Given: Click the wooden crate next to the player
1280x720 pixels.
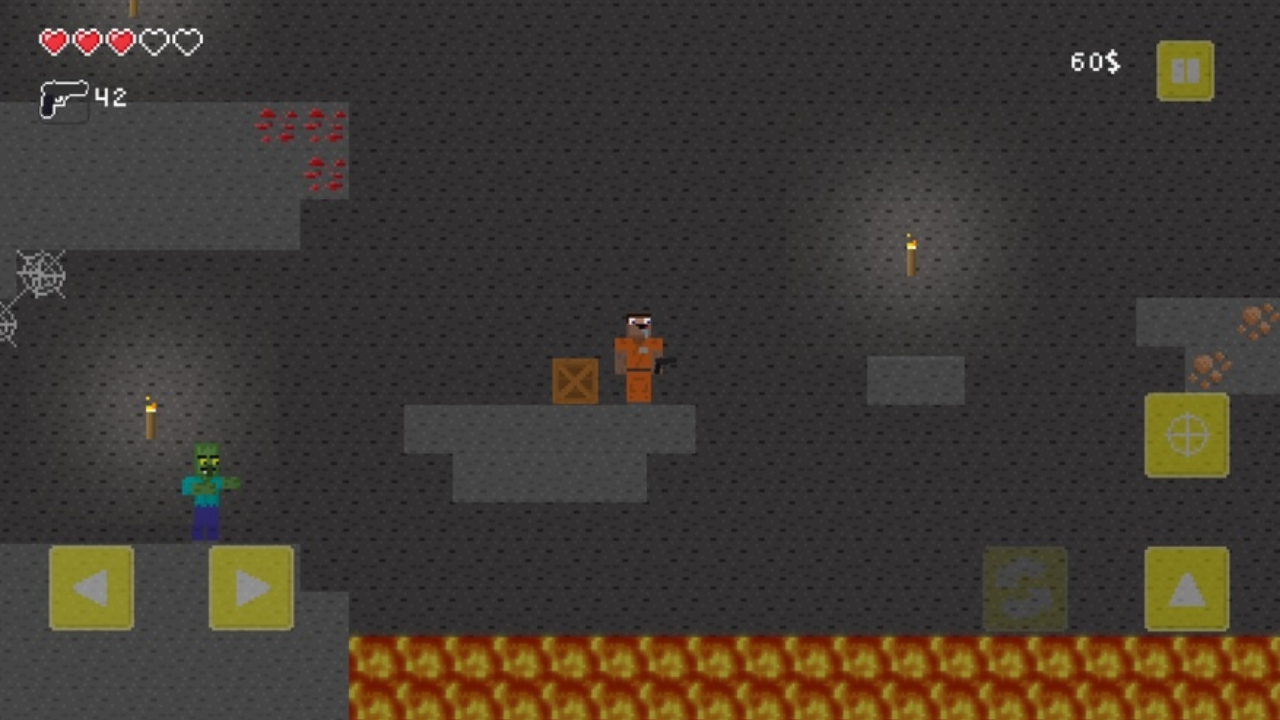Looking at the screenshot, I should pyautogui.click(x=576, y=381).
